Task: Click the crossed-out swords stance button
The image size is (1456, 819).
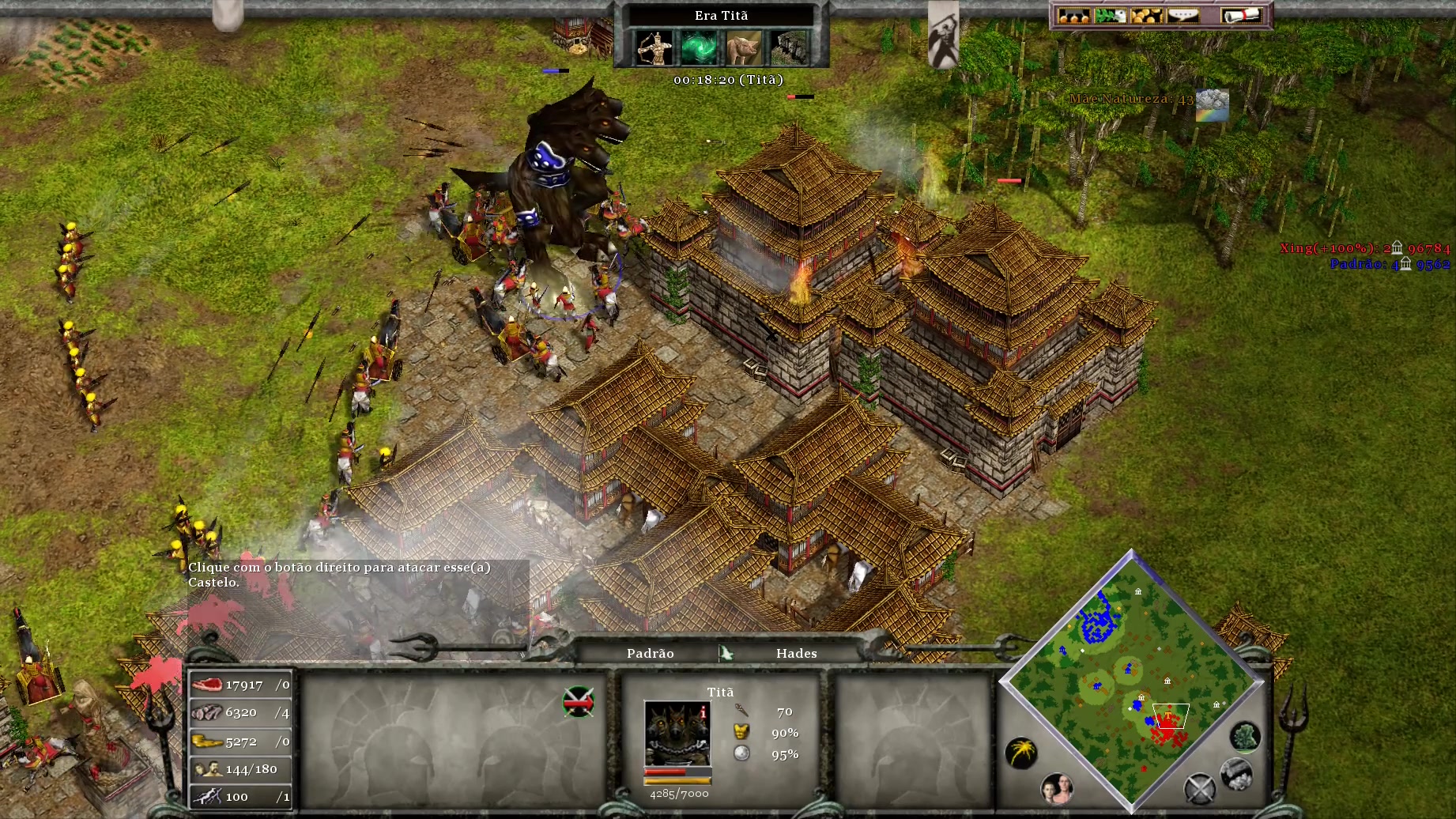Action: pos(579,702)
